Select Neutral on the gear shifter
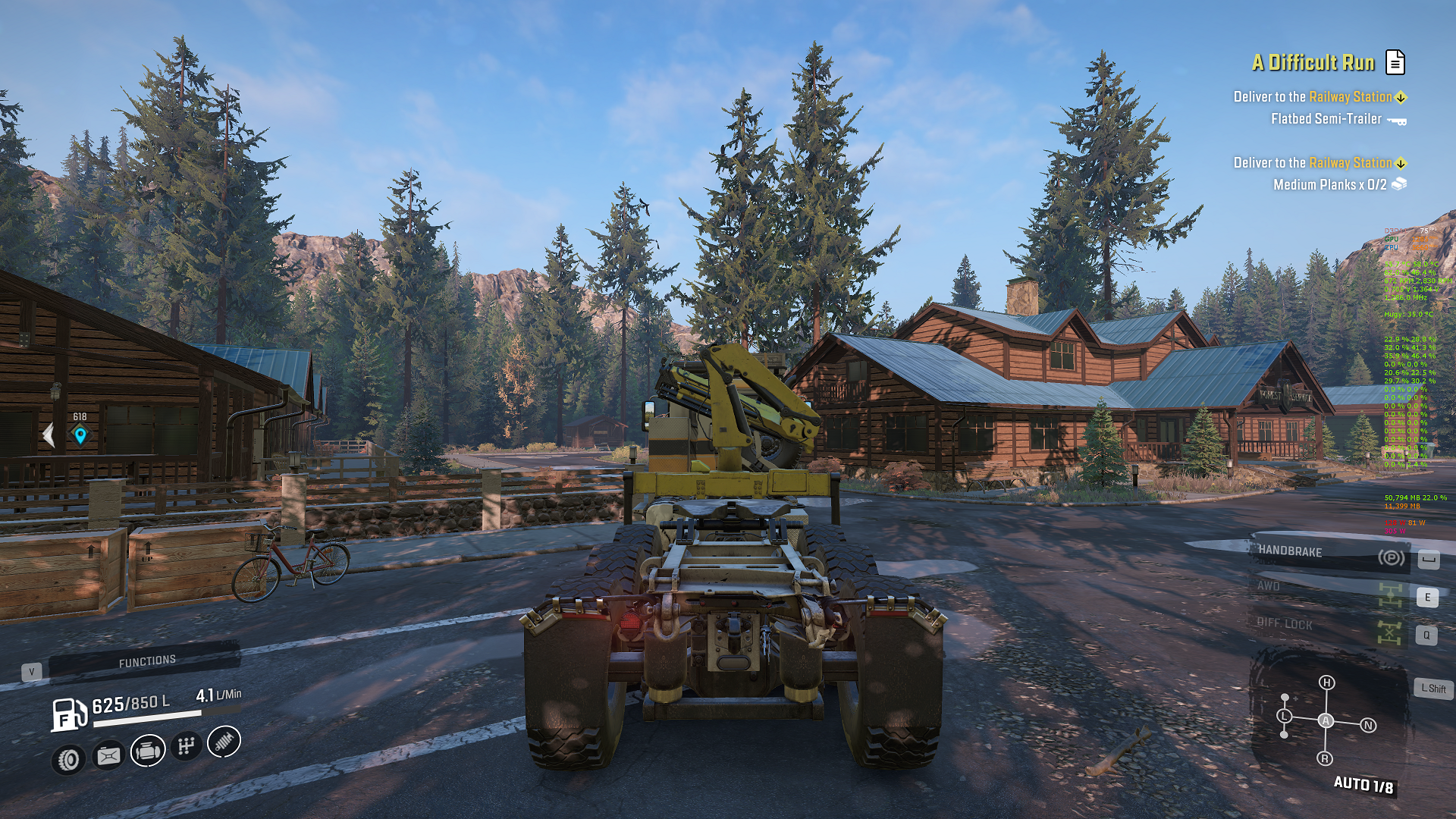The width and height of the screenshot is (1456, 819). pos(1368,726)
